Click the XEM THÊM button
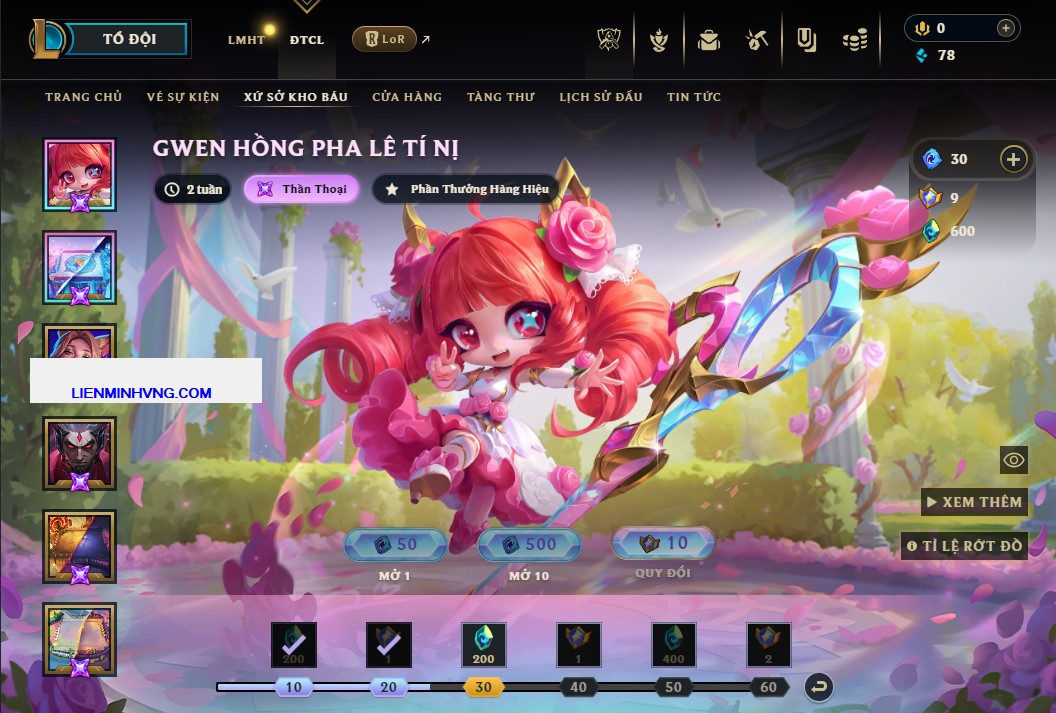1056x713 pixels. click(974, 501)
